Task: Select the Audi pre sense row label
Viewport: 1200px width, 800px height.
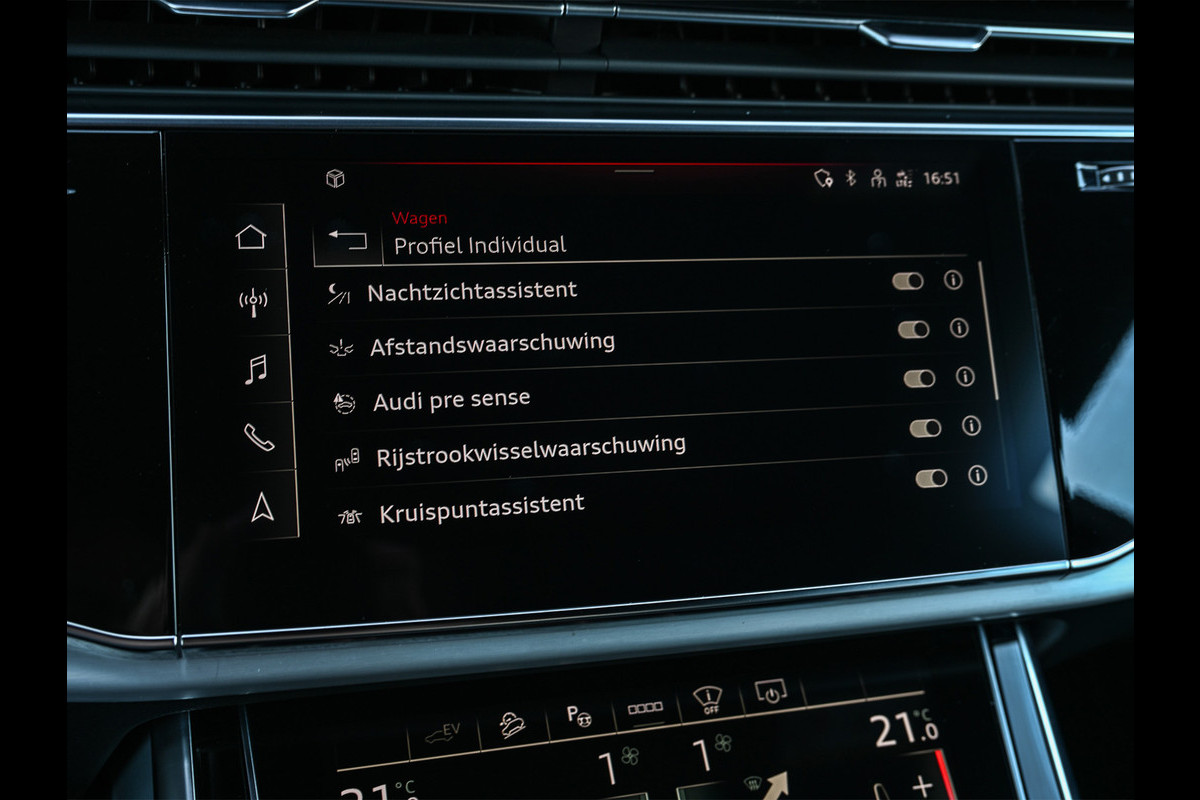Action: (x=452, y=400)
